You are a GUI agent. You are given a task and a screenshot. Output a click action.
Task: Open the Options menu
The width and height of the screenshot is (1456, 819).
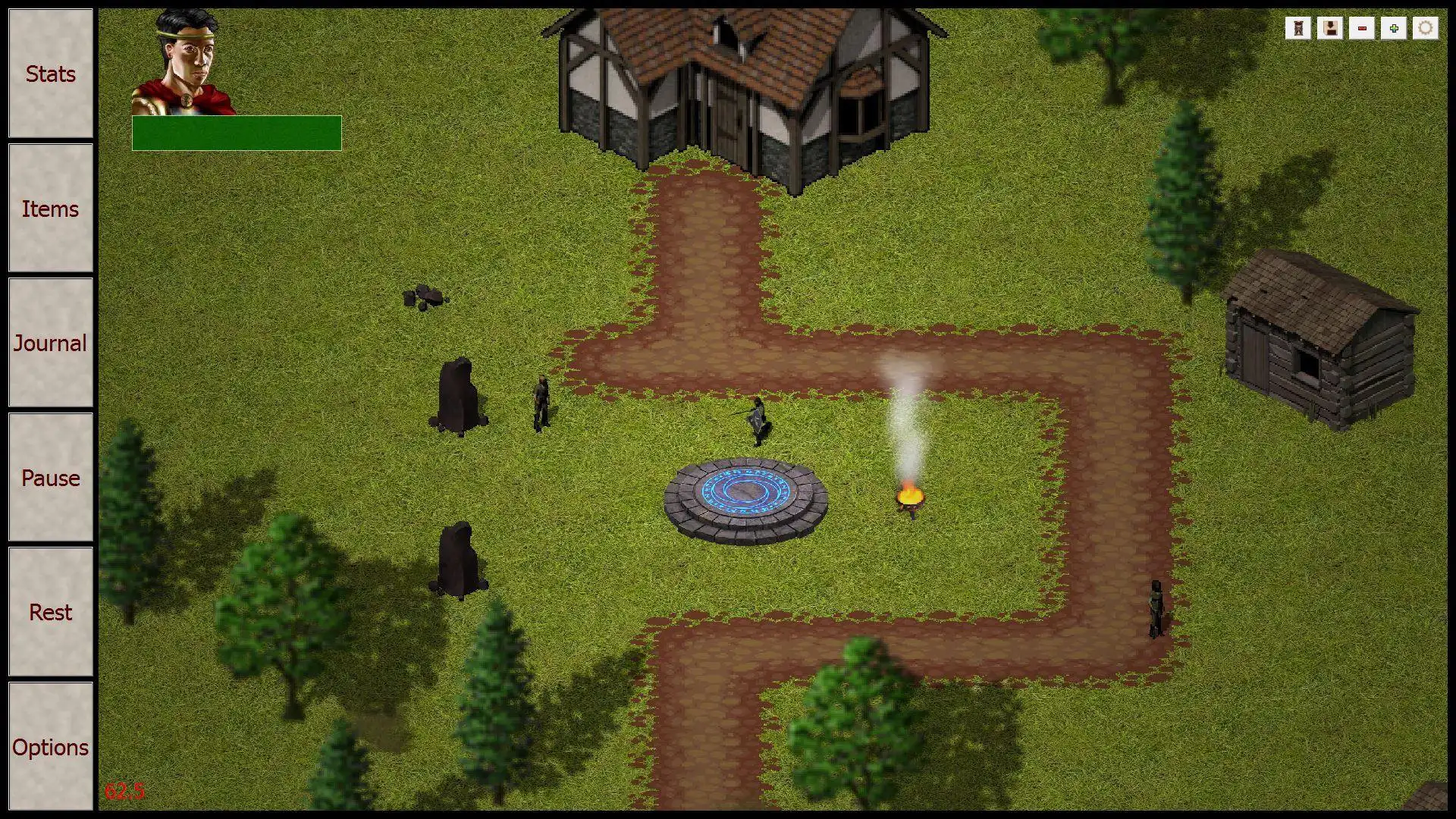pos(50,747)
